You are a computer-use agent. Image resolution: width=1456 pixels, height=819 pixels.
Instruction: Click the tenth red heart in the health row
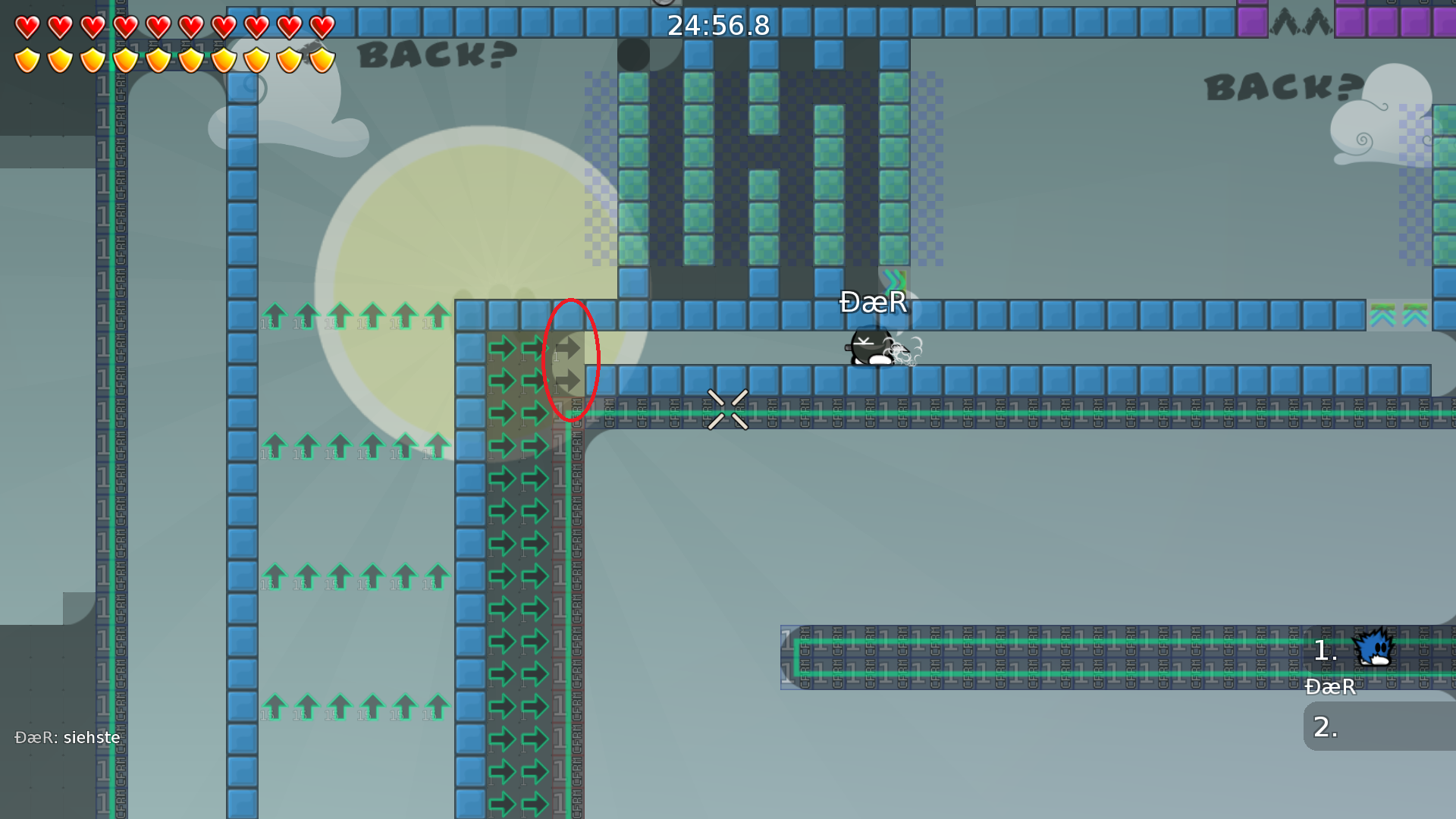322,25
